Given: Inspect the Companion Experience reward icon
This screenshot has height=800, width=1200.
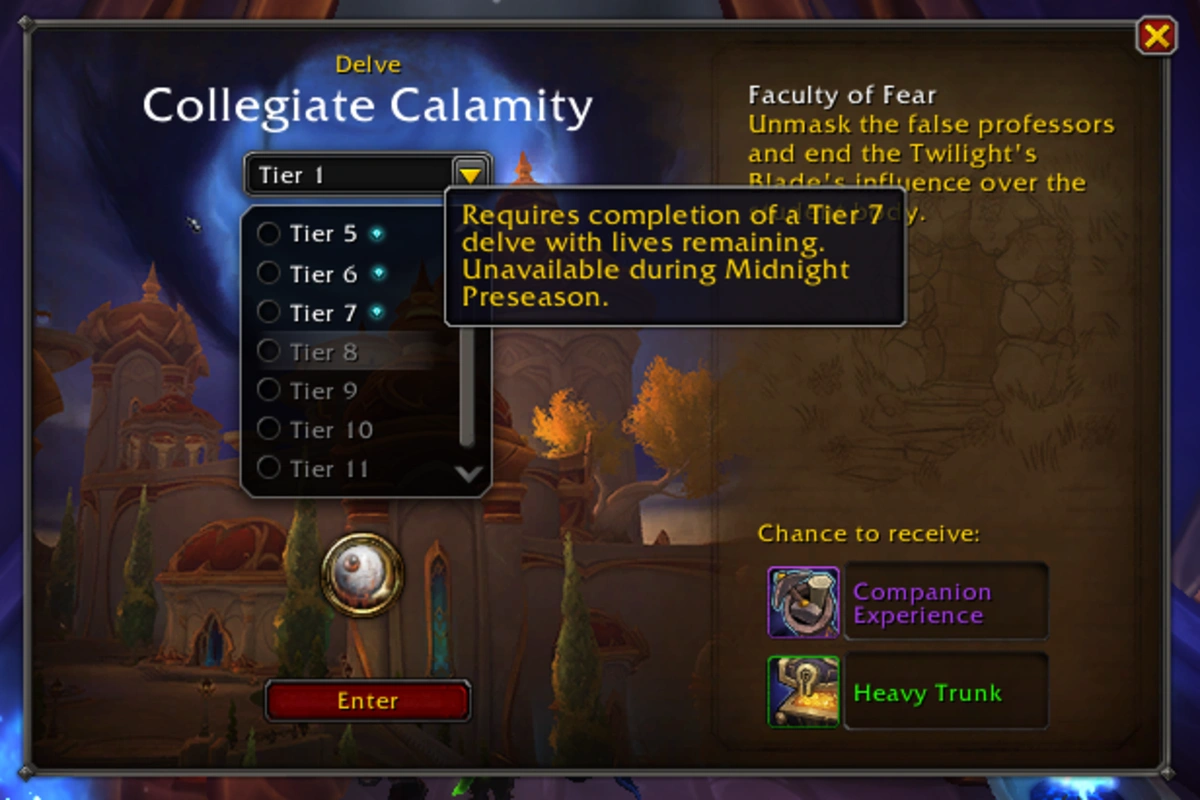Looking at the screenshot, I should (803, 602).
